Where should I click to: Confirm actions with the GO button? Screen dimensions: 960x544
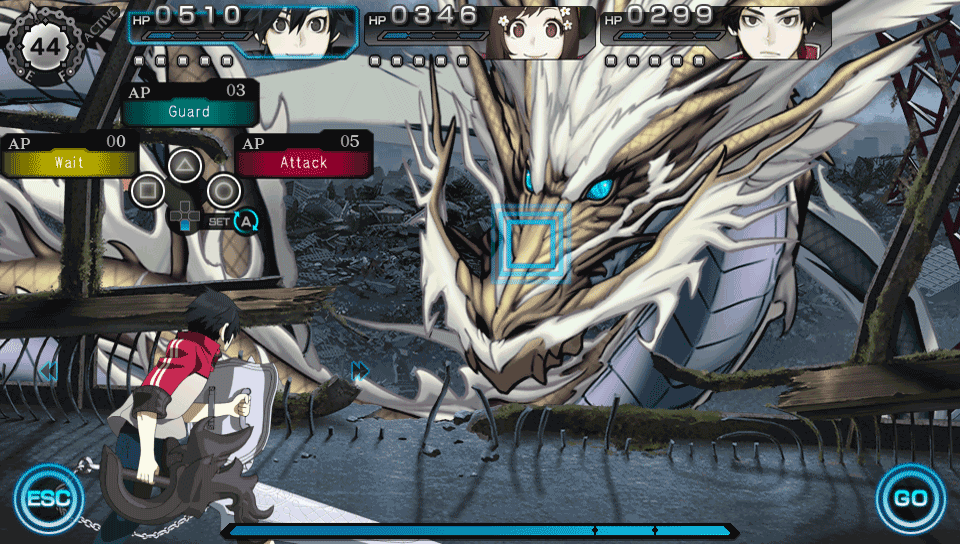(x=911, y=497)
